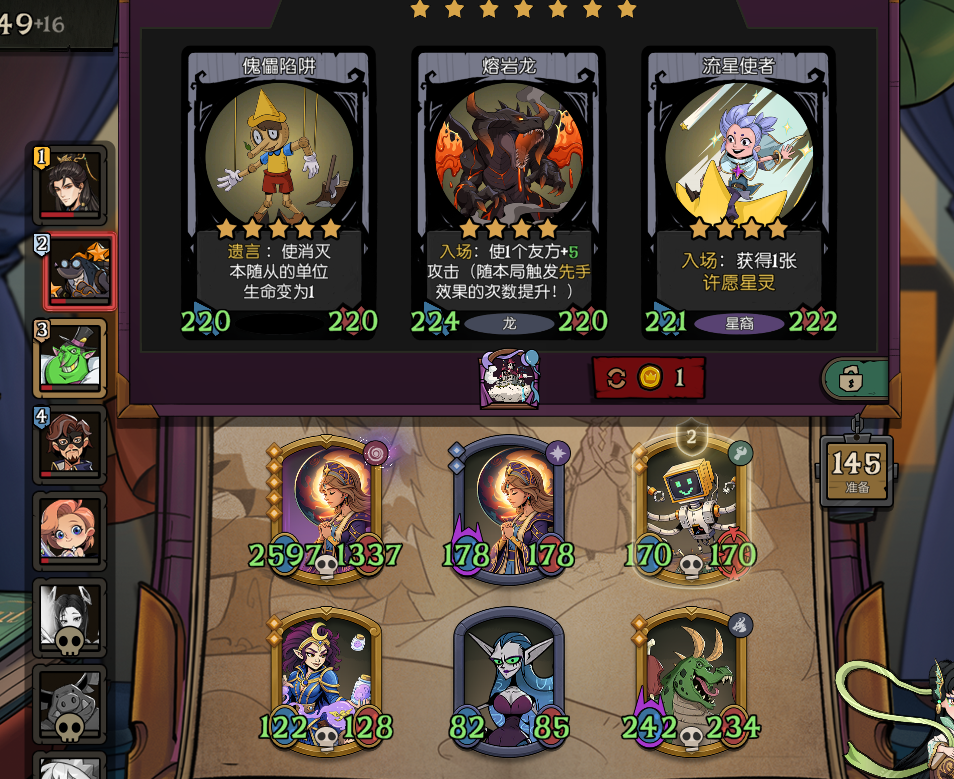The width and height of the screenshot is (954, 779).
Task: Refresh the shop for 1 coin
Action: click(x=649, y=378)
